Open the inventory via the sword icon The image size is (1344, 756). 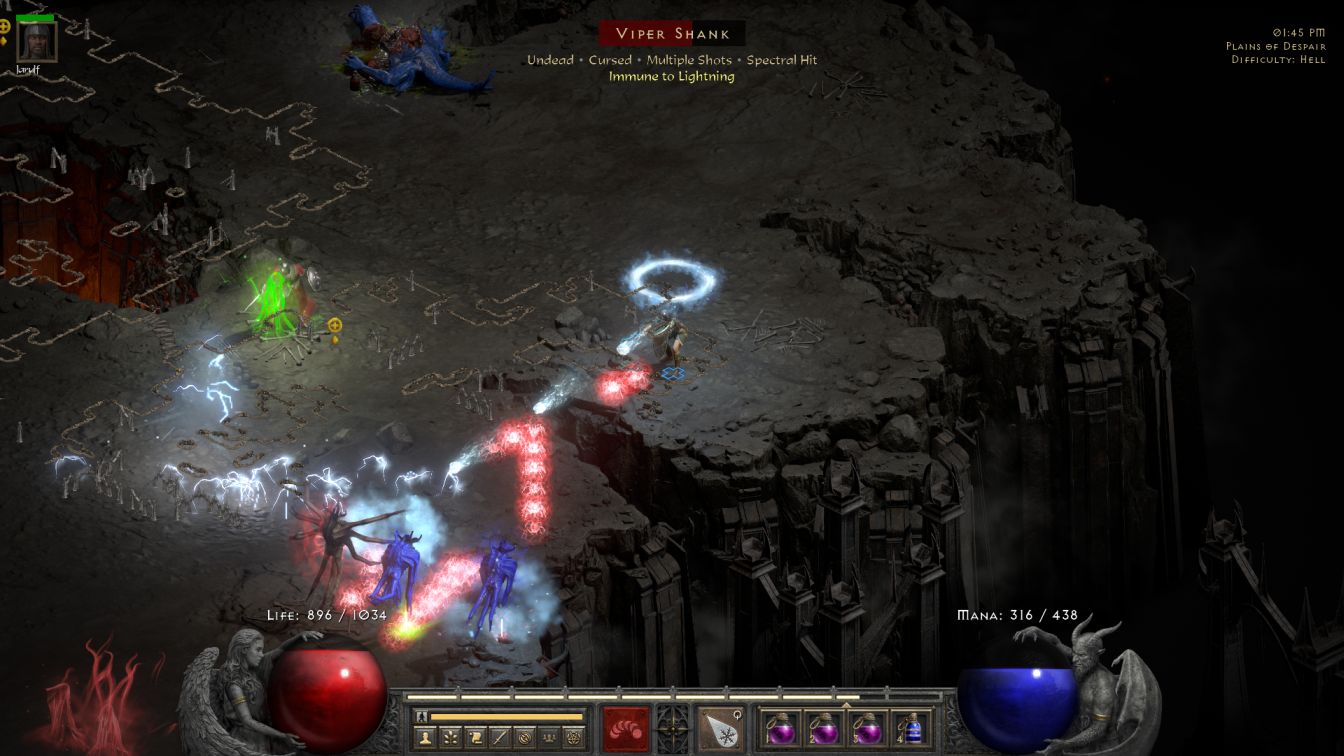(498, 739)
